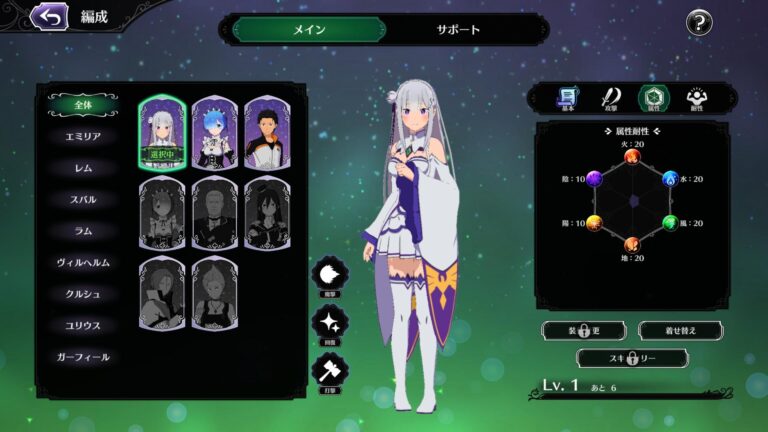Filter the list by ラム
Screen dimensions: 768x432
point(83,231)
